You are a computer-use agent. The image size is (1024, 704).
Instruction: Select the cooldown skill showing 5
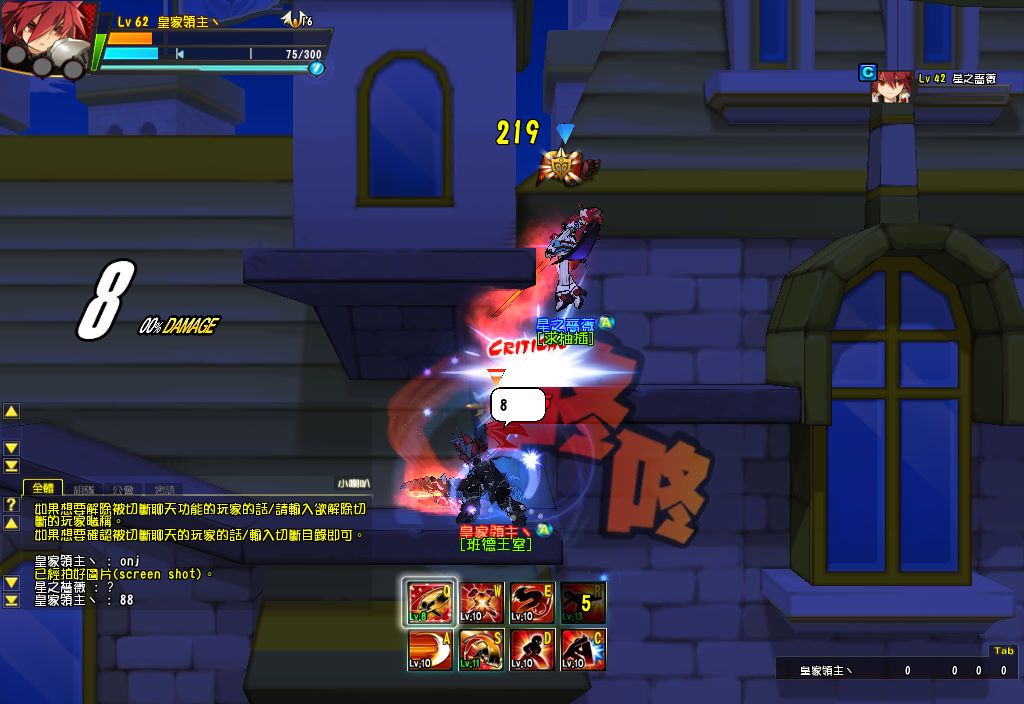tap(583, 603)
